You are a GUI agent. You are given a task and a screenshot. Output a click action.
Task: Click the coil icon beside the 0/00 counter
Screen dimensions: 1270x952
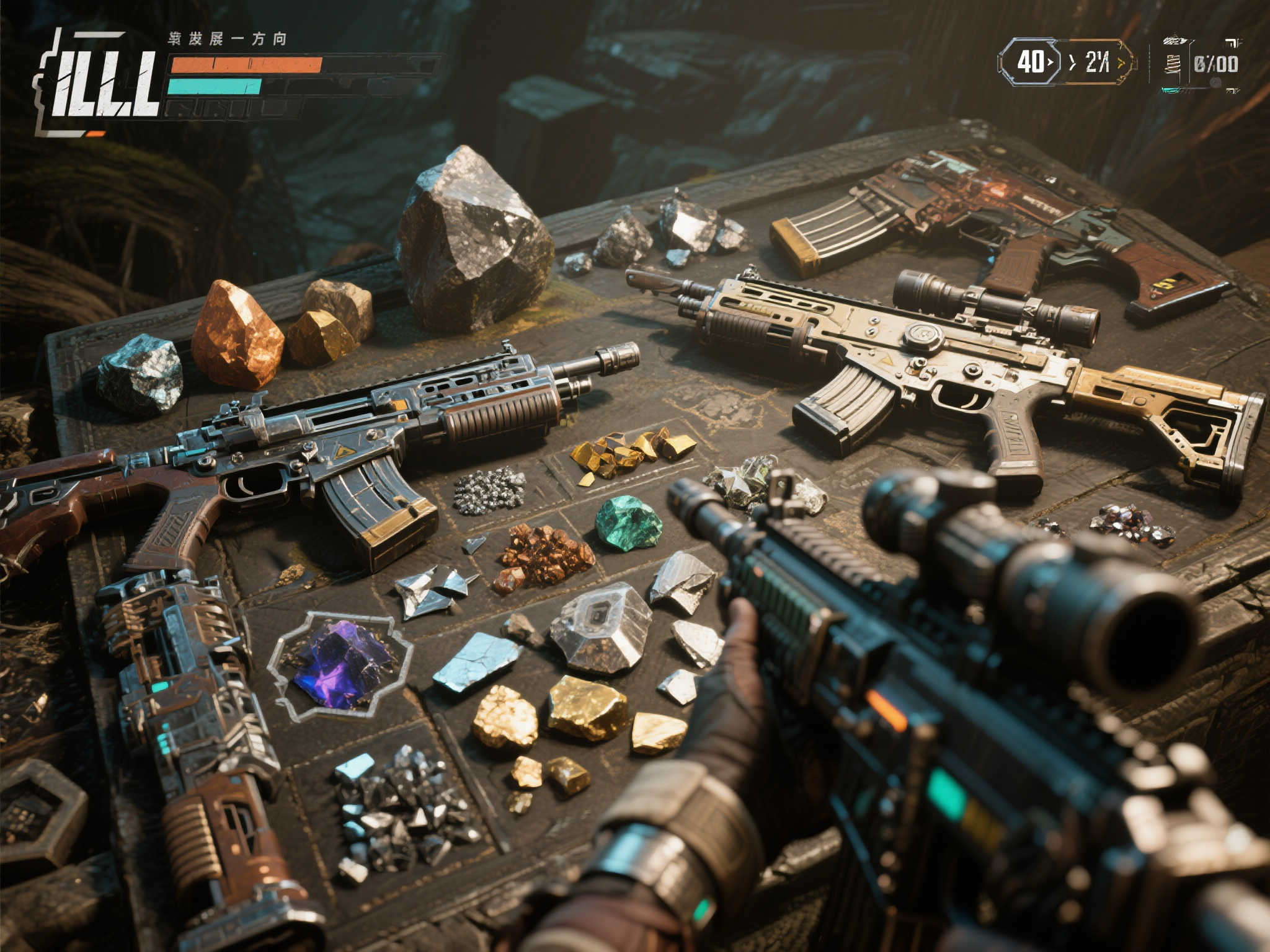coord(1171,64)
